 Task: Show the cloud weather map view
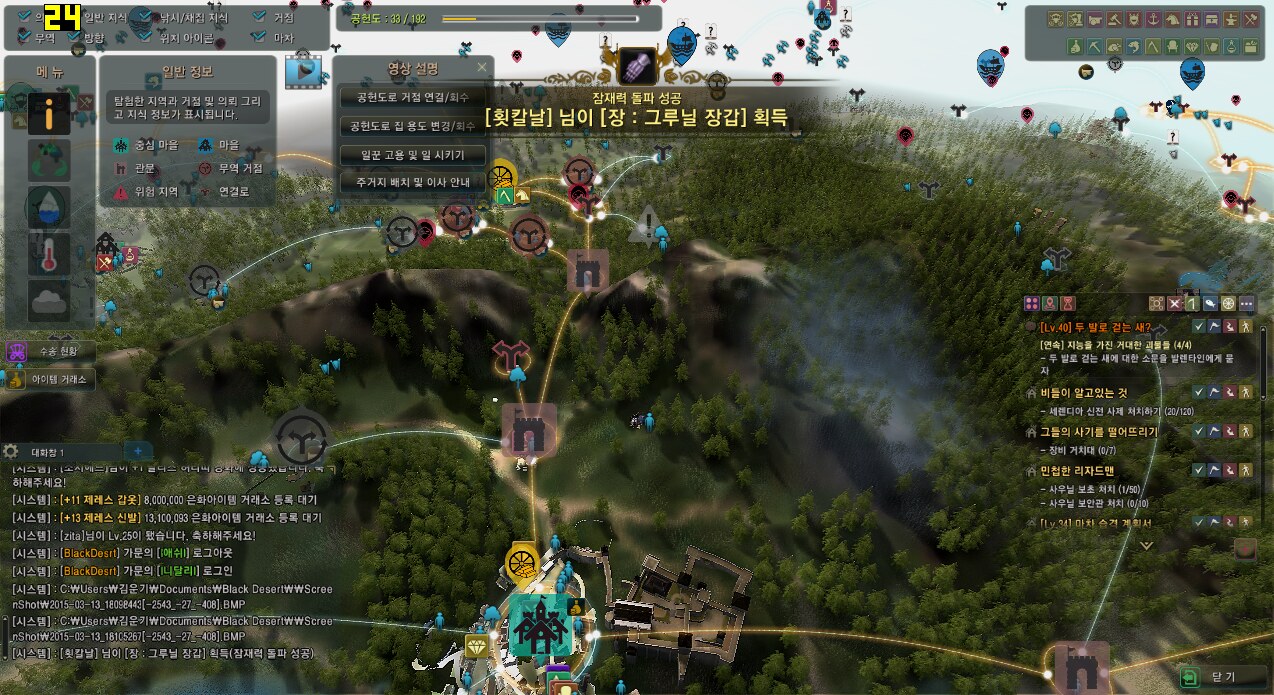point(49,301)
